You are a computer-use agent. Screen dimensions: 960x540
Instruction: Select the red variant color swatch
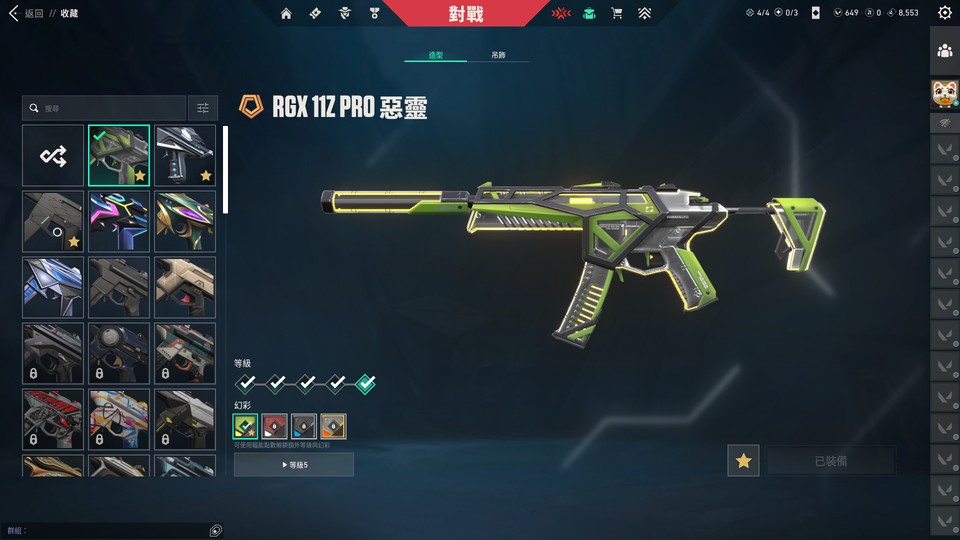(275, 426)
